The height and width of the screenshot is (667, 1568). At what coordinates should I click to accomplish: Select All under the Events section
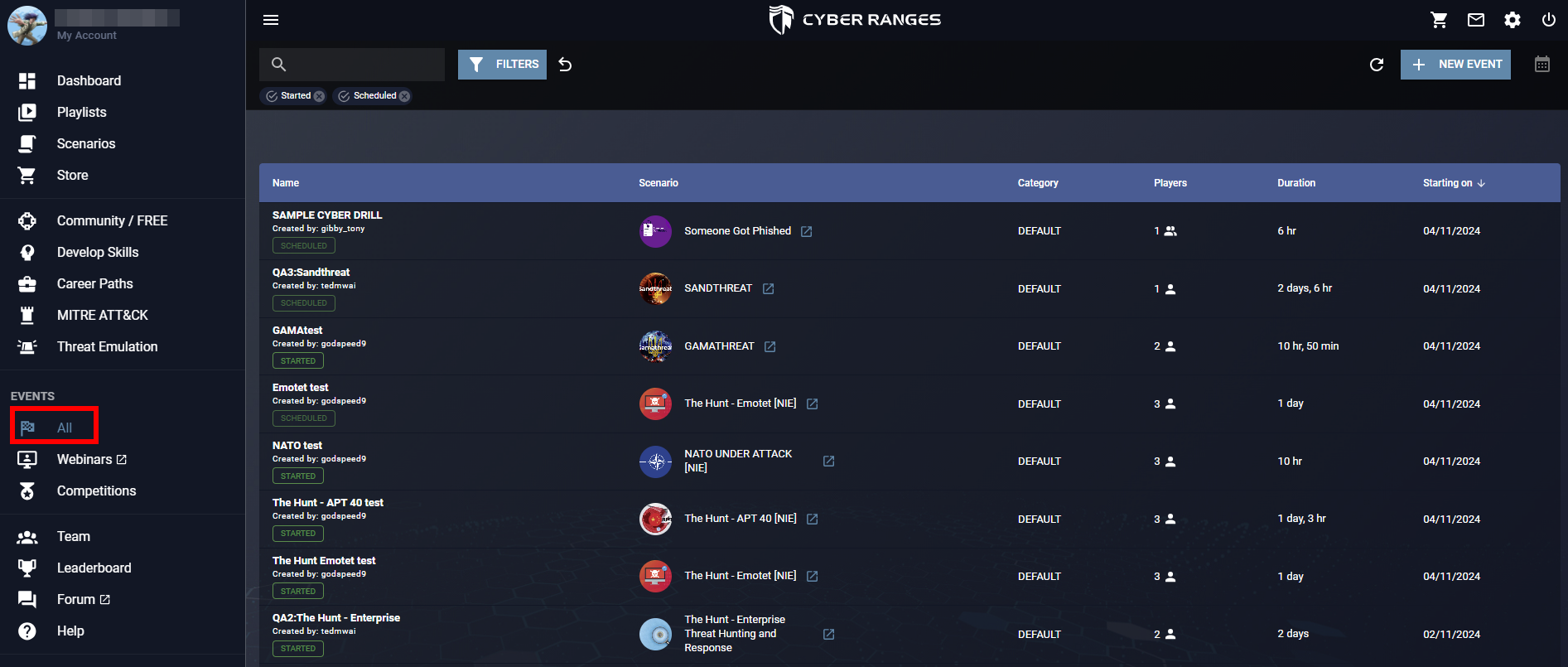63,428
